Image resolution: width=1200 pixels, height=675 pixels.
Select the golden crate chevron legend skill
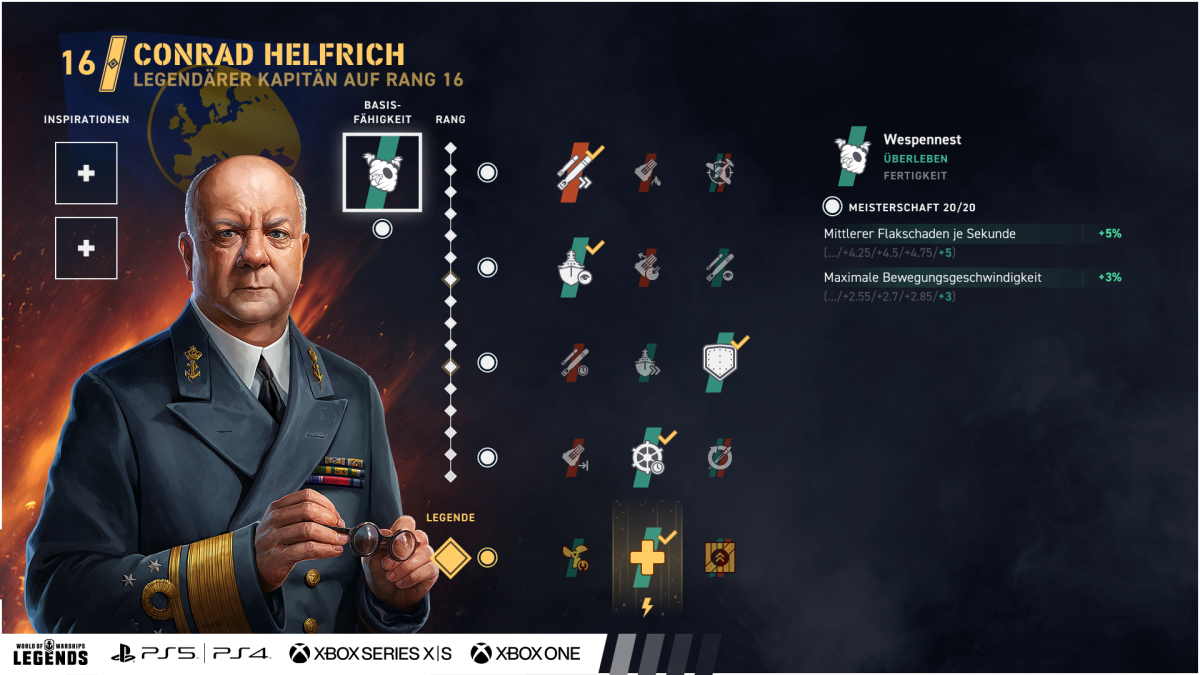[x=720, y=557]
